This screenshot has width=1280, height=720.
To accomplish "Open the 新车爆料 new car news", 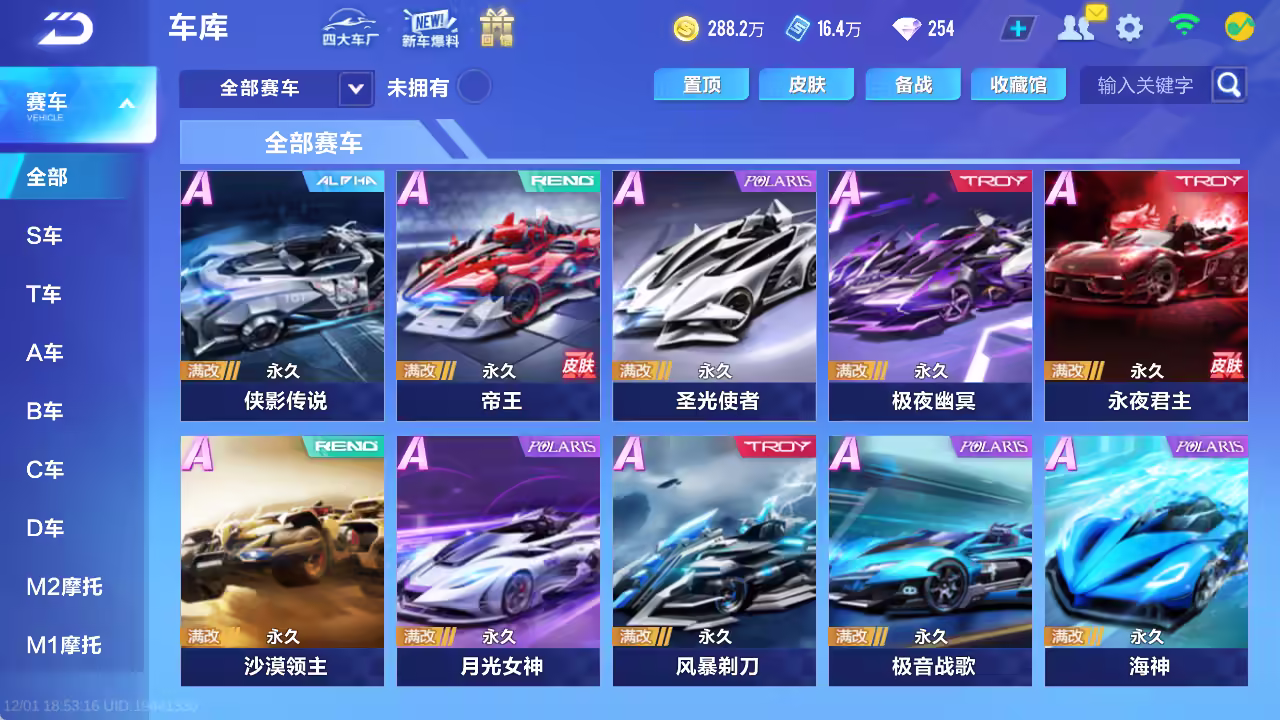I will tap(430, 28).
